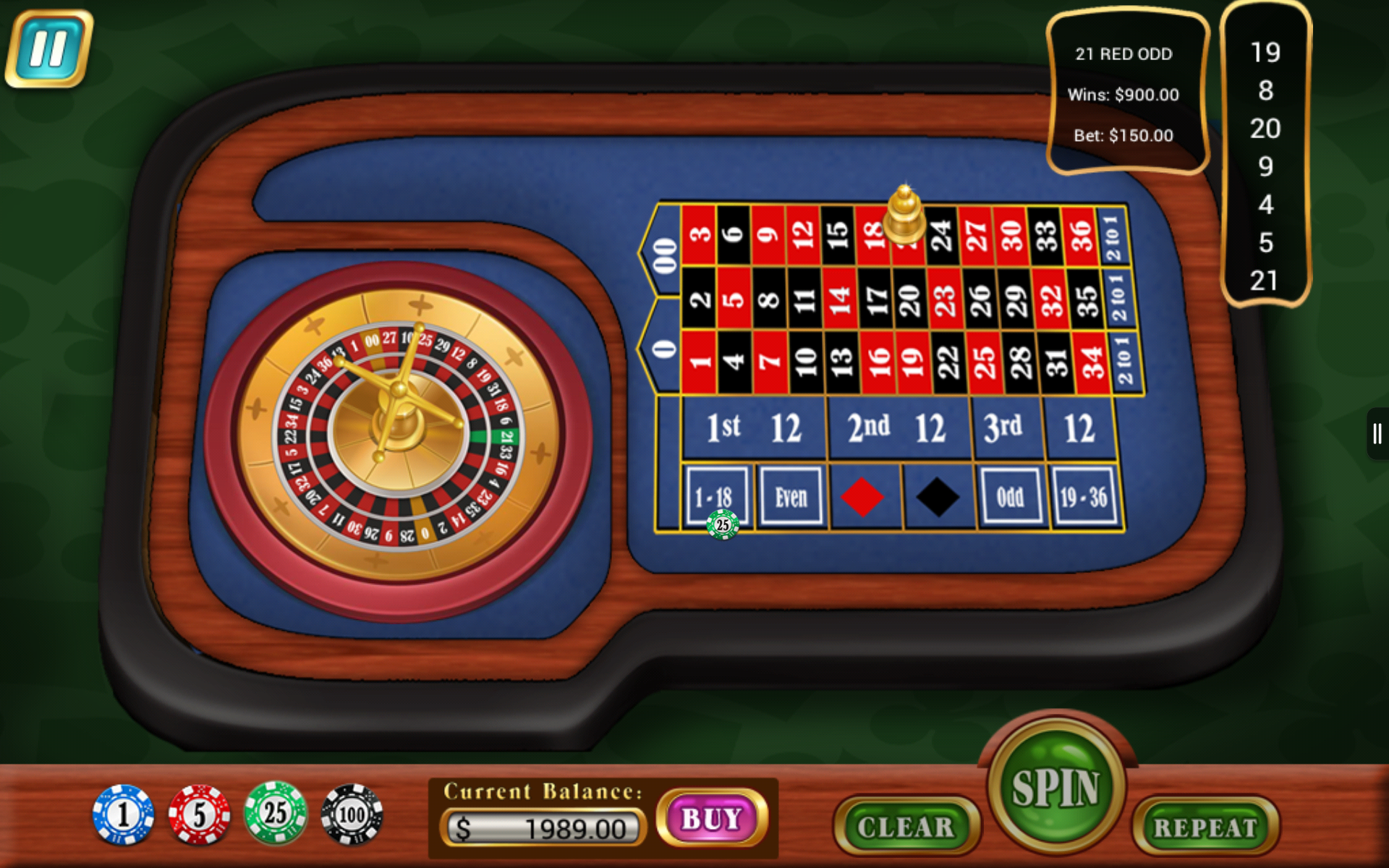
Task: Select the 3rd 12 betting section
Action: pyautogui.click(x=1044, y=427)
